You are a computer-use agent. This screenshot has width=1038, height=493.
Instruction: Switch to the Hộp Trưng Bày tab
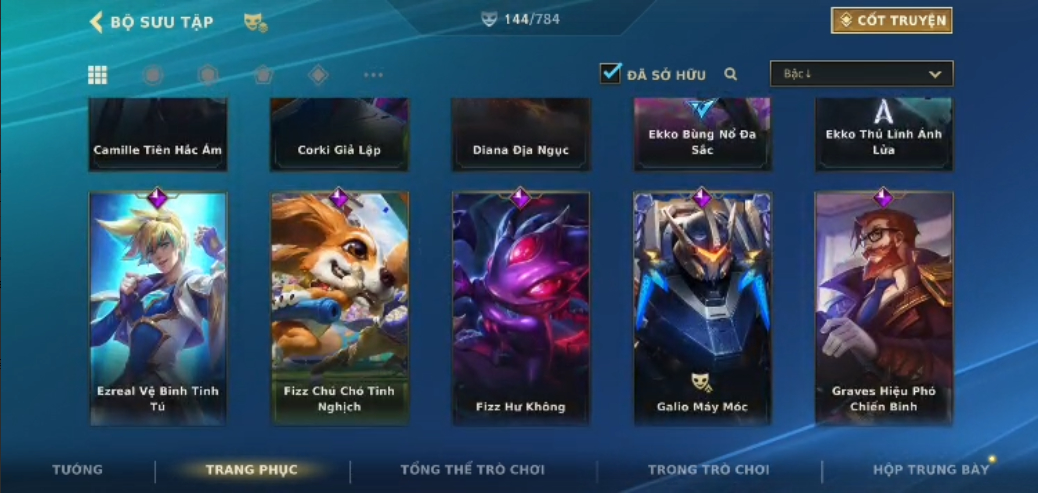(x=930, y=470)
